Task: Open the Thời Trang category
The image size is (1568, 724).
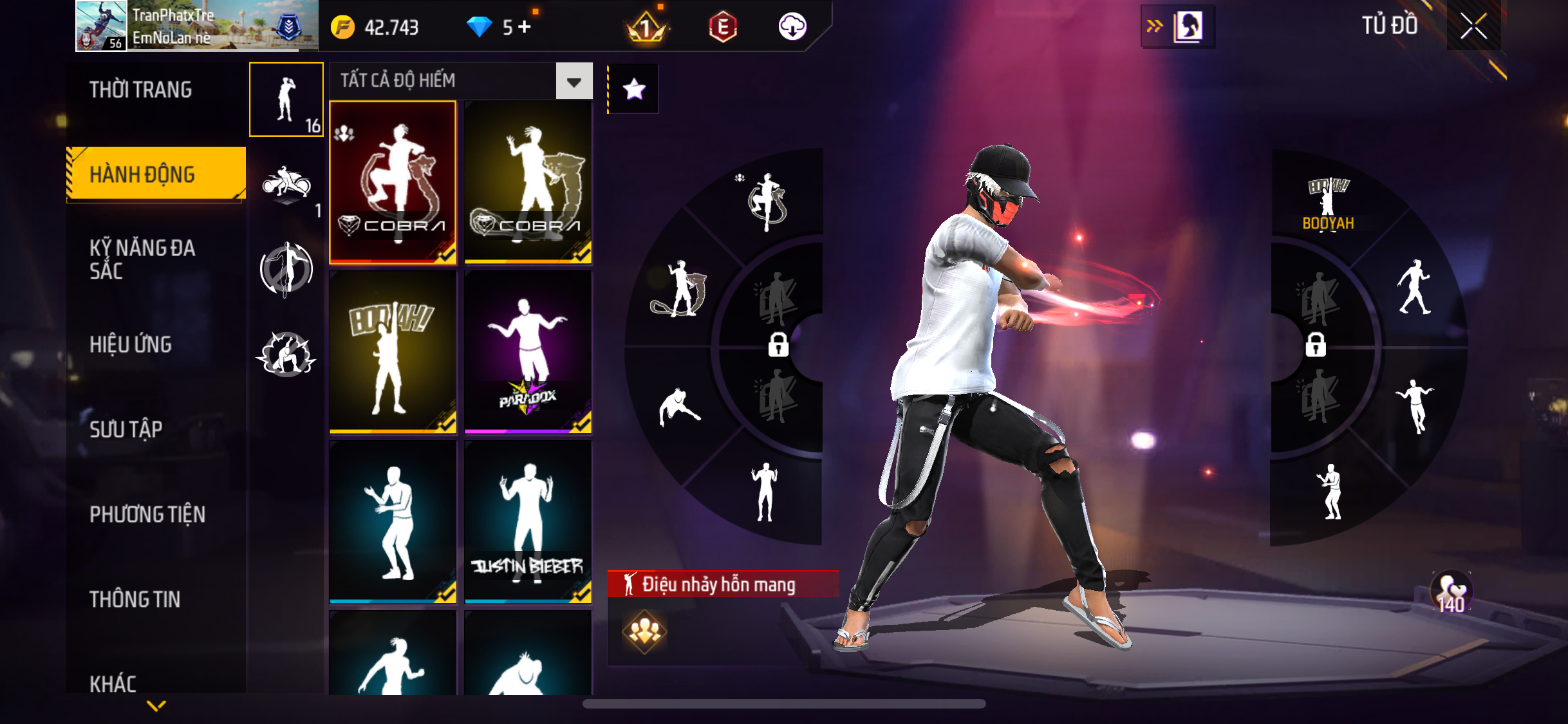Action: pos(141,90)
